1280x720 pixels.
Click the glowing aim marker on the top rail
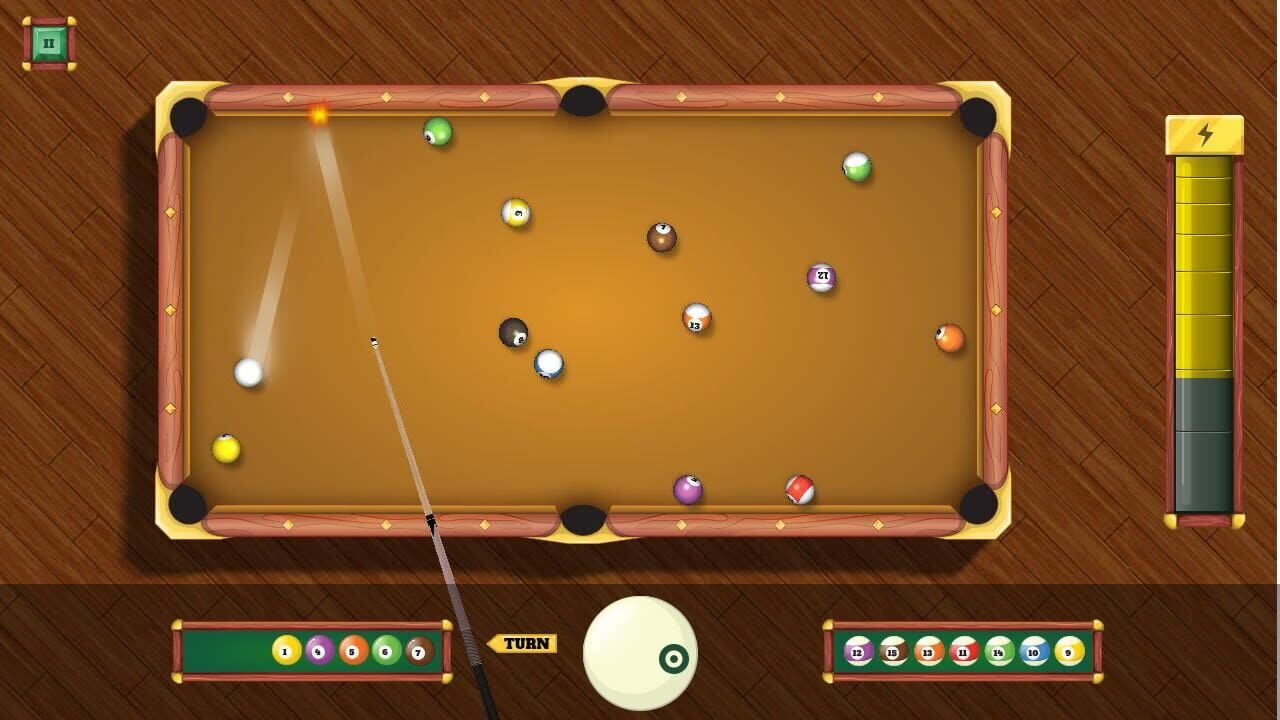(x=318, y=117)
